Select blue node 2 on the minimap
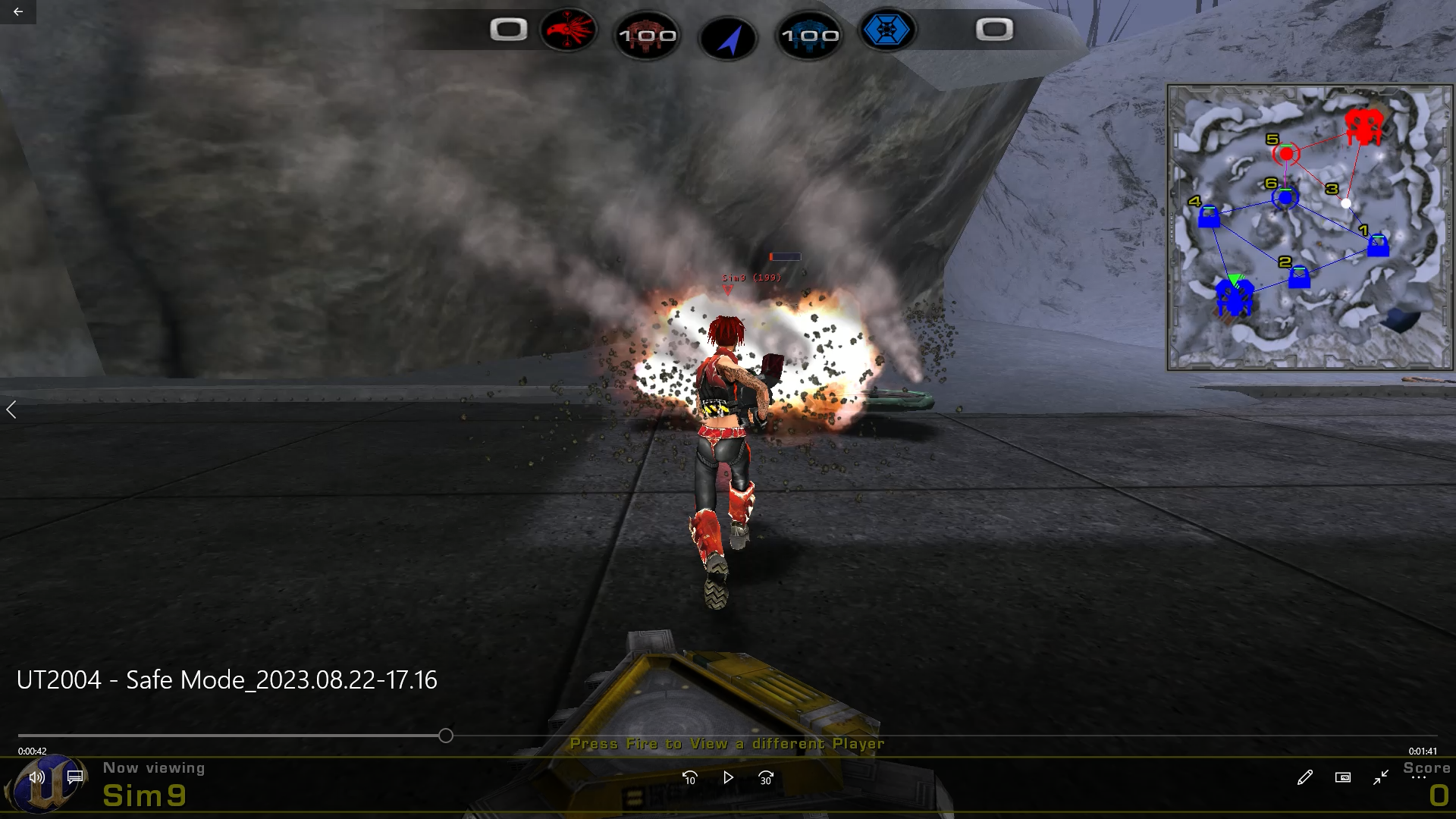 tap(1299, 278)
